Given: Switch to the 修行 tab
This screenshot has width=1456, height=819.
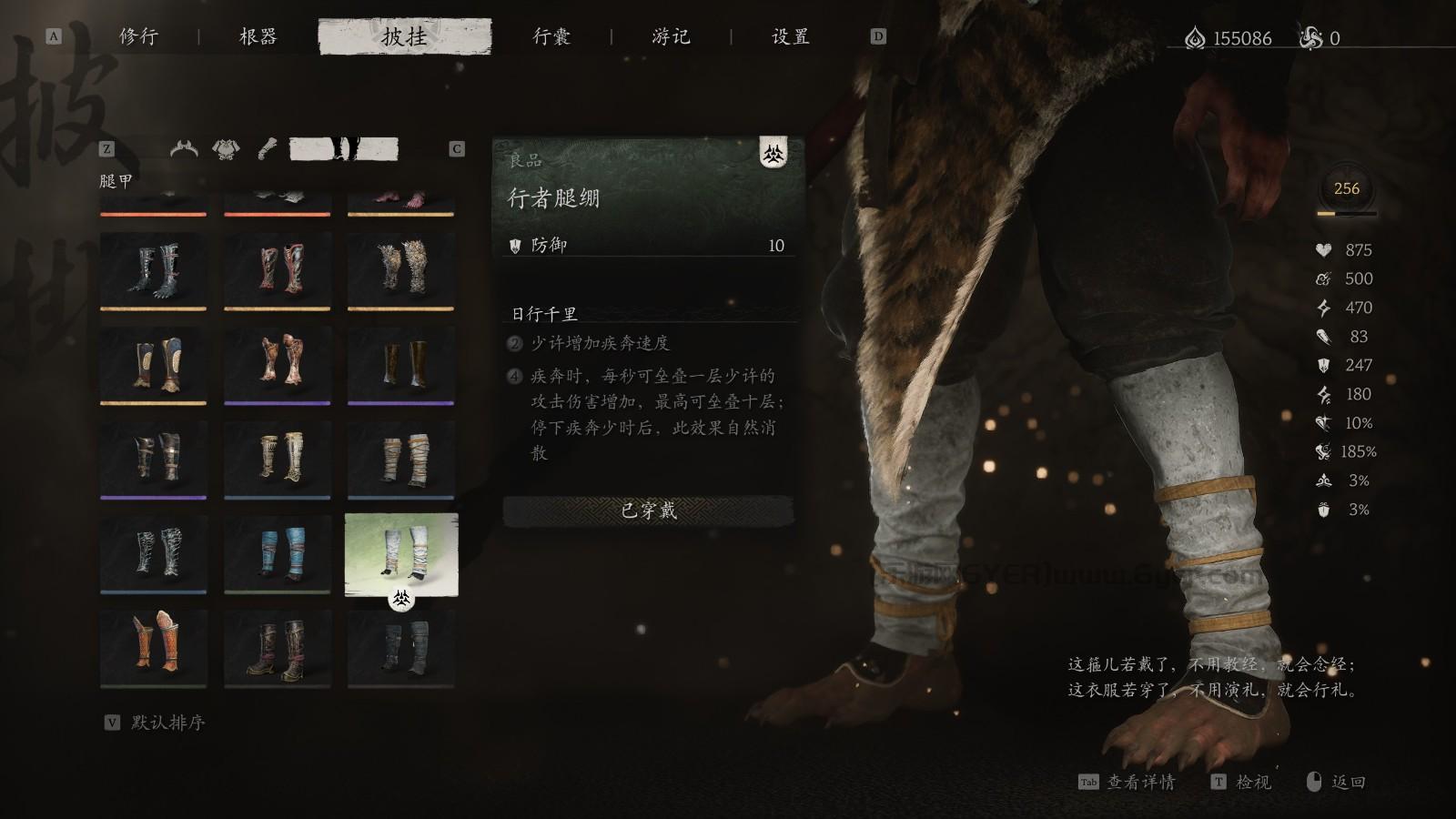Looking at the screenshot, I should point(138,37).
